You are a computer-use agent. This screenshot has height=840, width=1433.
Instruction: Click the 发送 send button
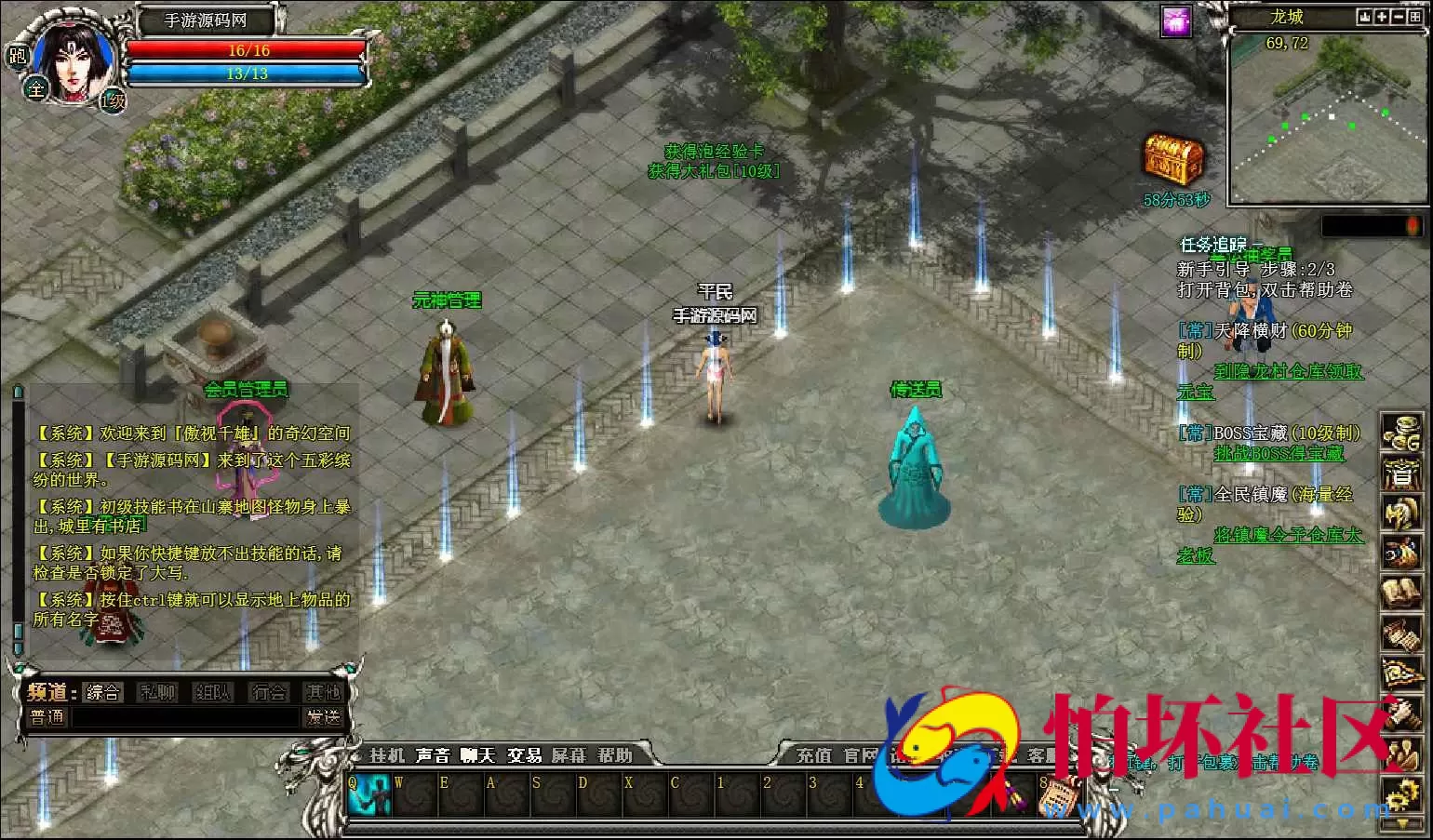tap(323, 717)
